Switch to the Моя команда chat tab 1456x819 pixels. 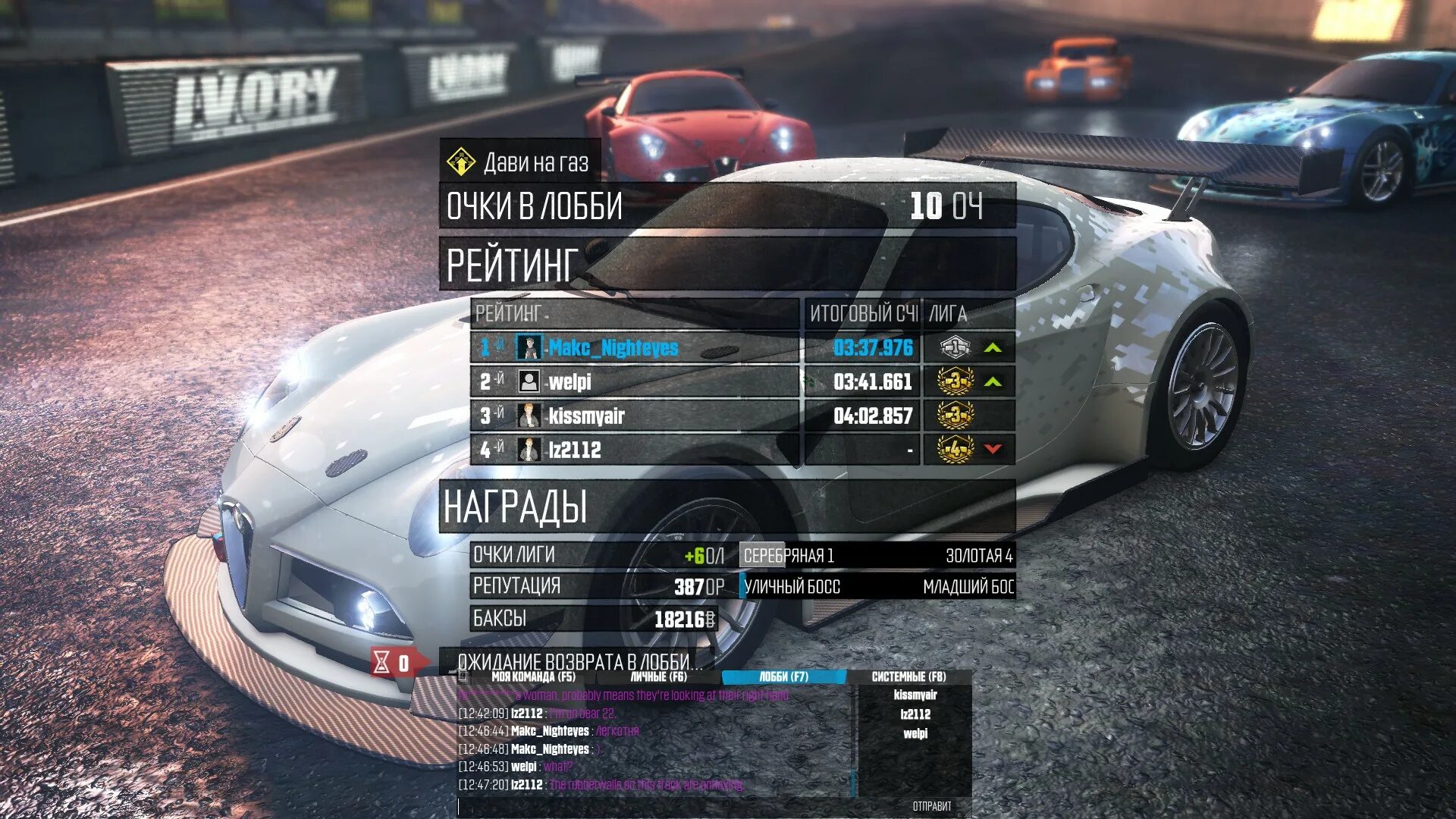tap(533, 676)
